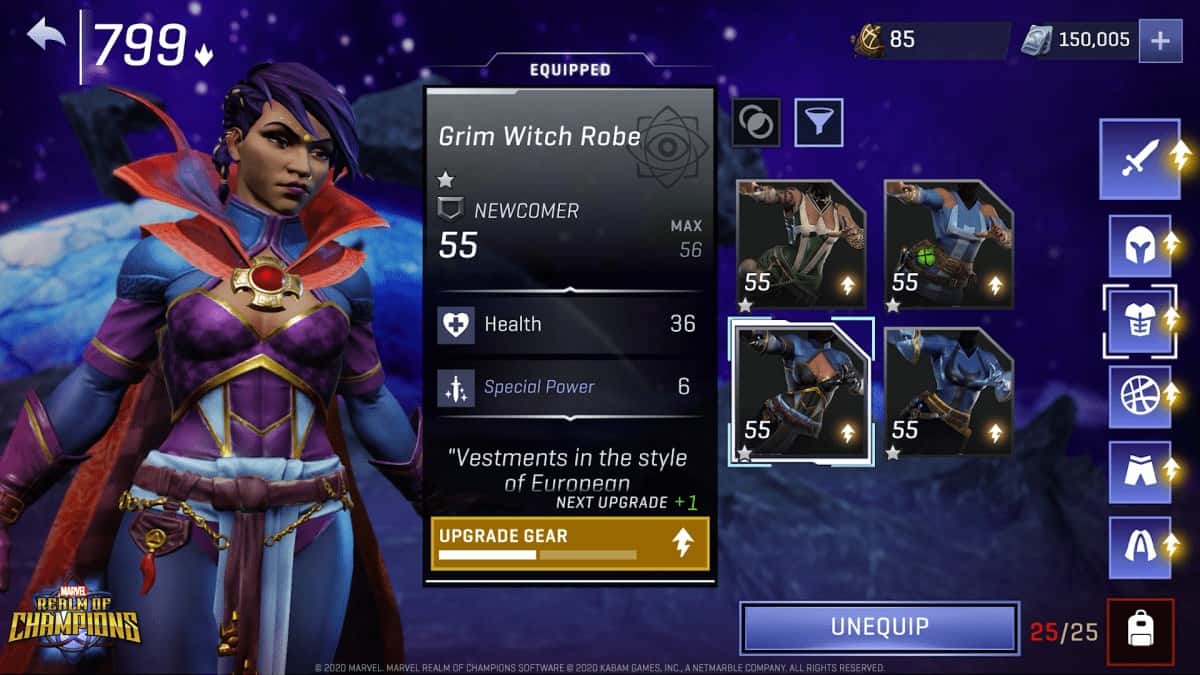Select the robe with green gem belt

click(x=948, y=244)
